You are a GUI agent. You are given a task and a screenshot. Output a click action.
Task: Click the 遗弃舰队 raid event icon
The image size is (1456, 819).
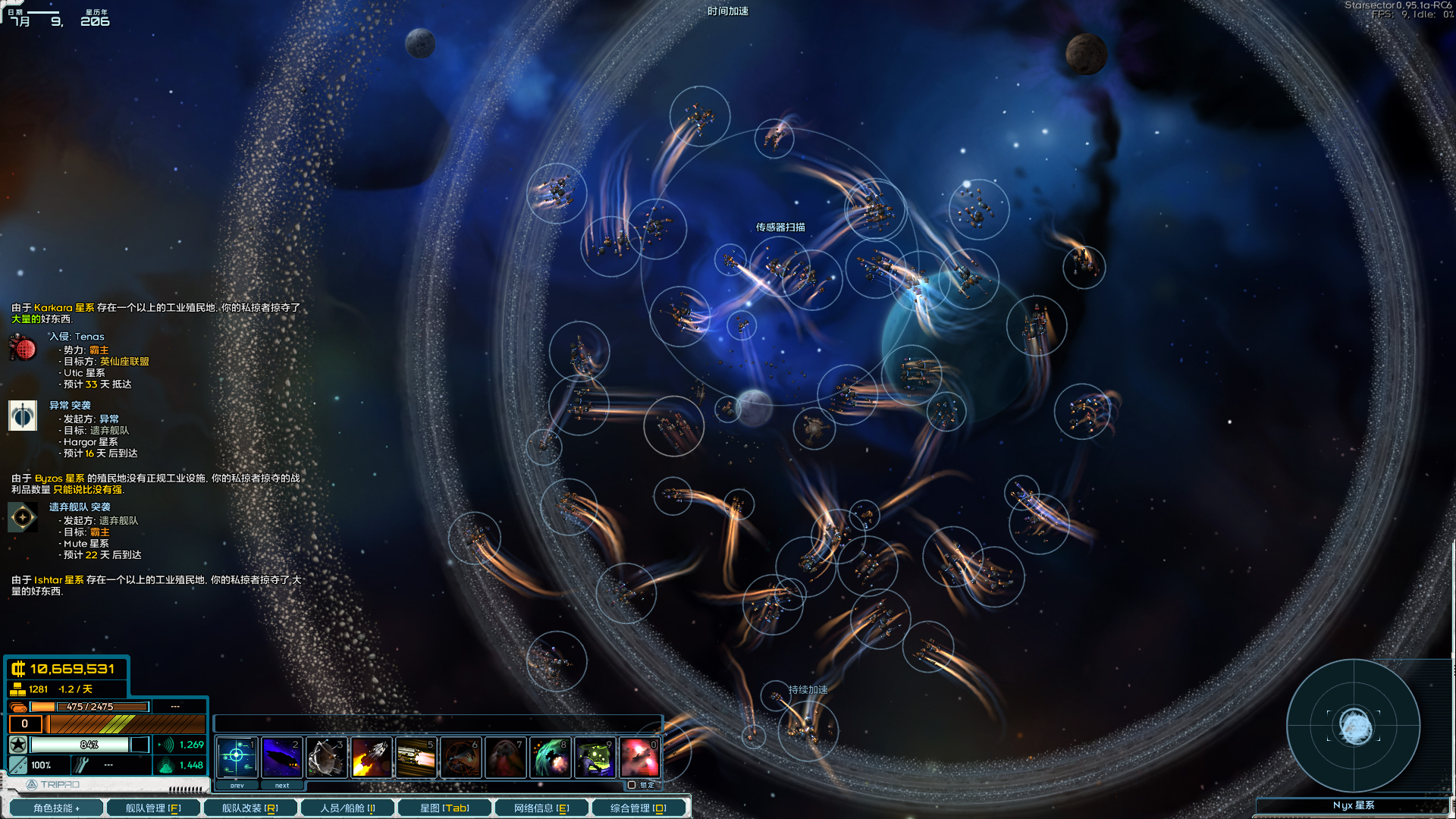click(22, 517)
